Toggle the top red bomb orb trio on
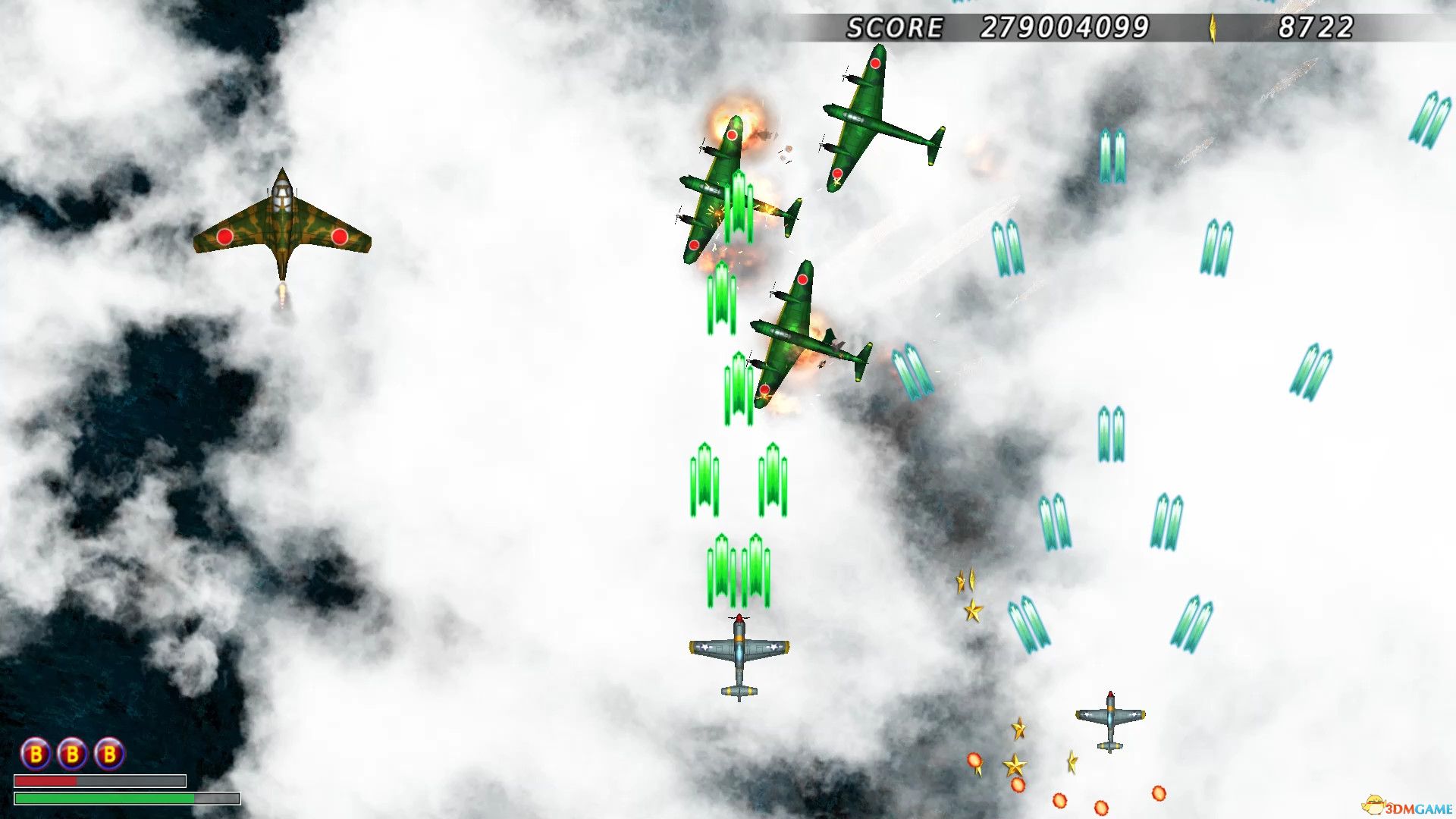The height and width of the screenshot is (819, 1456). 74,755
